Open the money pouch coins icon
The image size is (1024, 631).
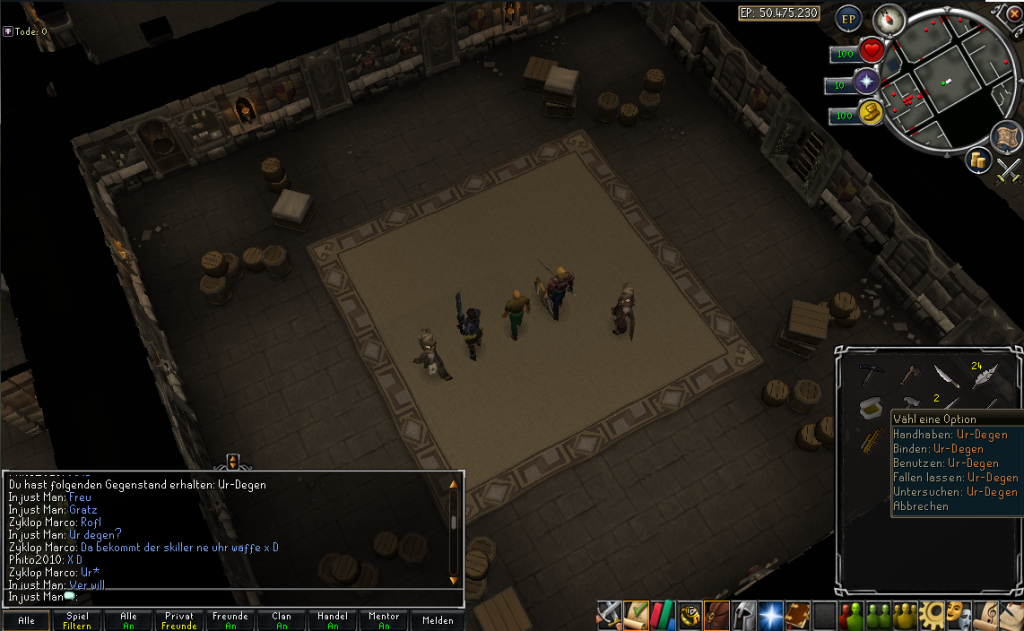point(979,162)
